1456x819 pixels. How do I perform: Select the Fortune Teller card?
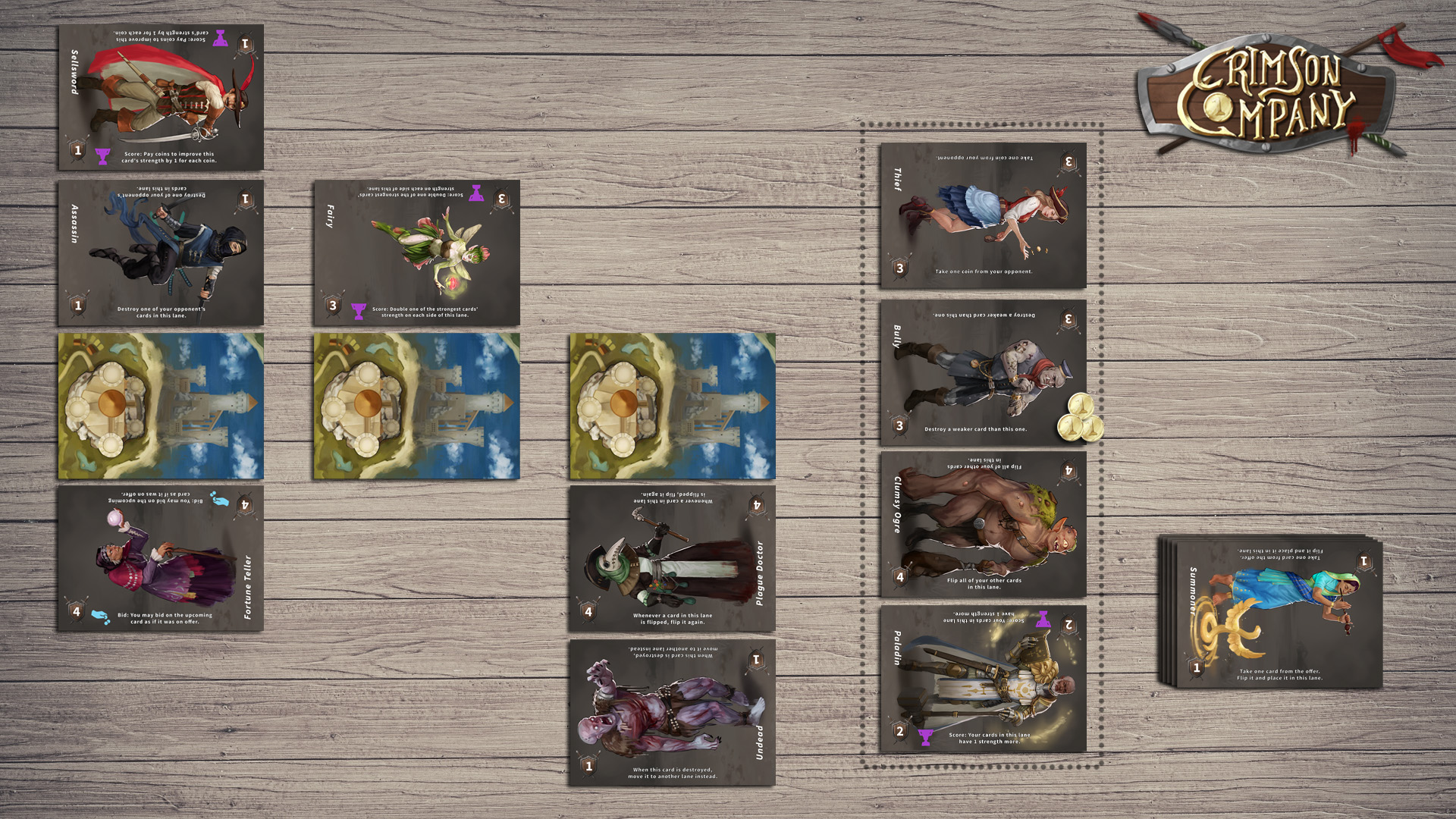(161, 558)
